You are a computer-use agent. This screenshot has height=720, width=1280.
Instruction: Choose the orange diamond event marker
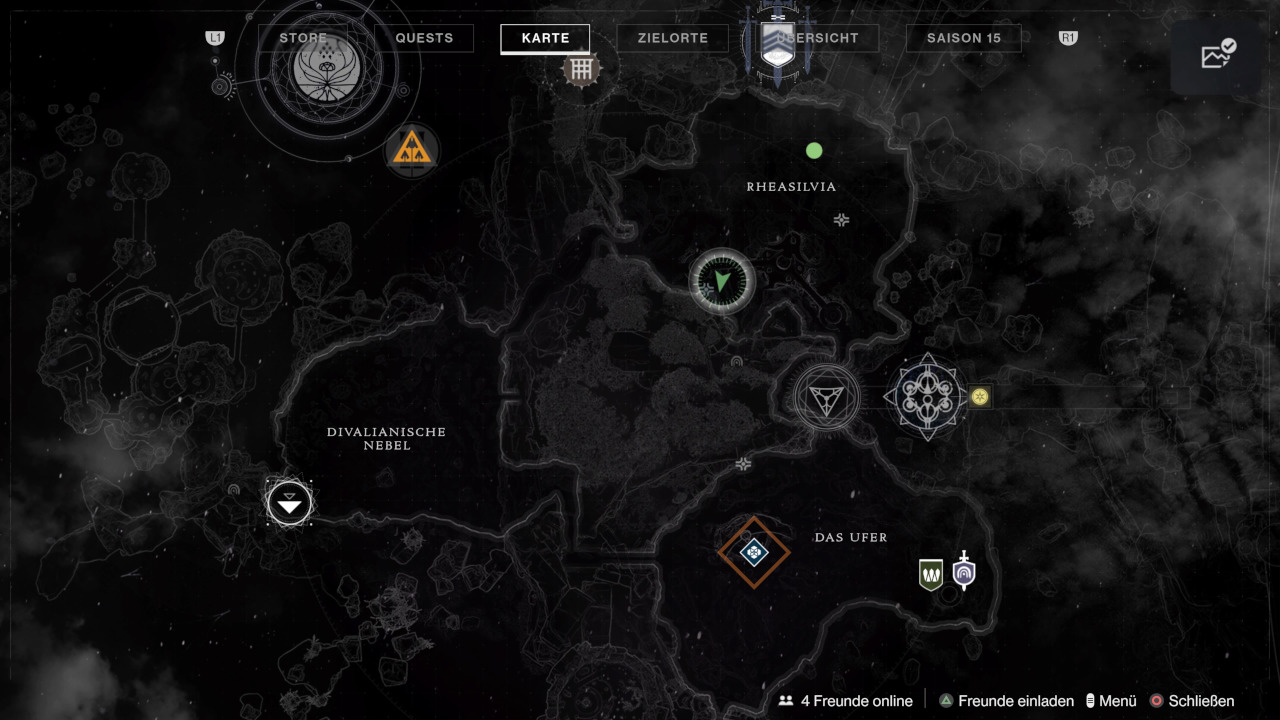[754, 552]
